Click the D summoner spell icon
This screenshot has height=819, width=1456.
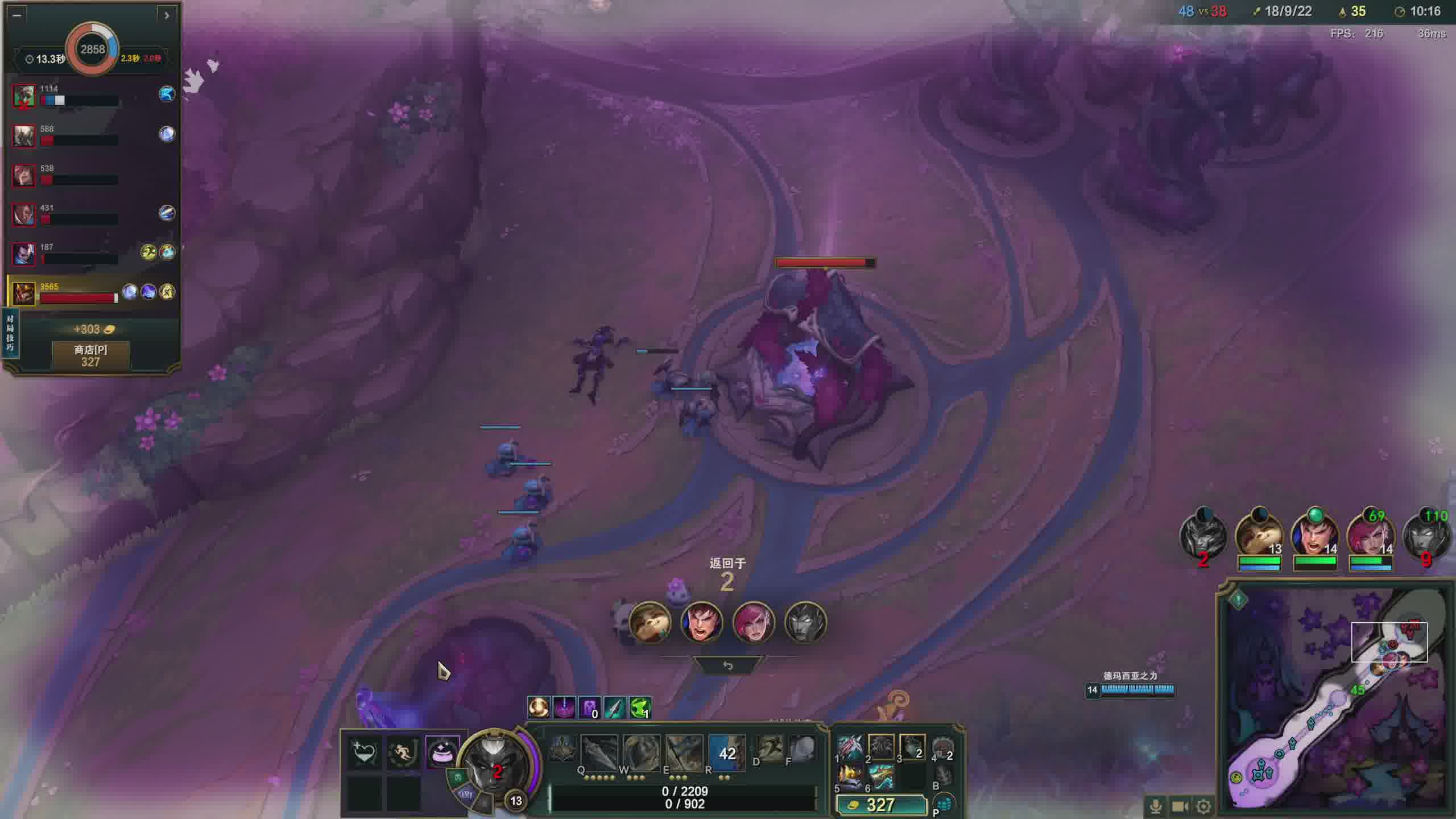(770, 748)
